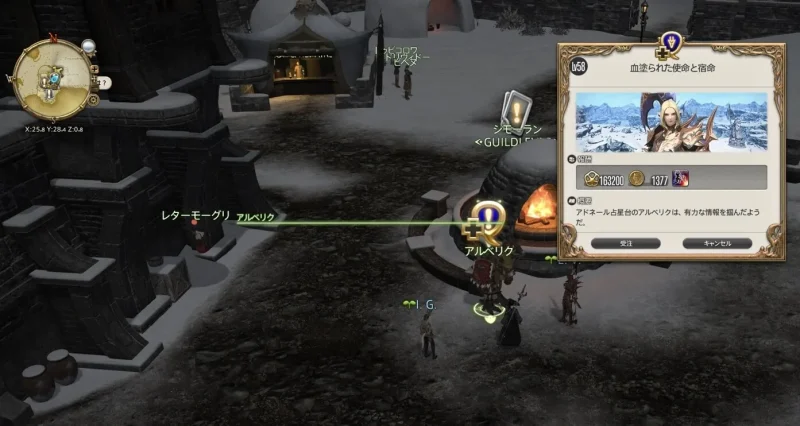
Task: Cancel the quest with the キャンセル button
Action: tap(716, 243)
